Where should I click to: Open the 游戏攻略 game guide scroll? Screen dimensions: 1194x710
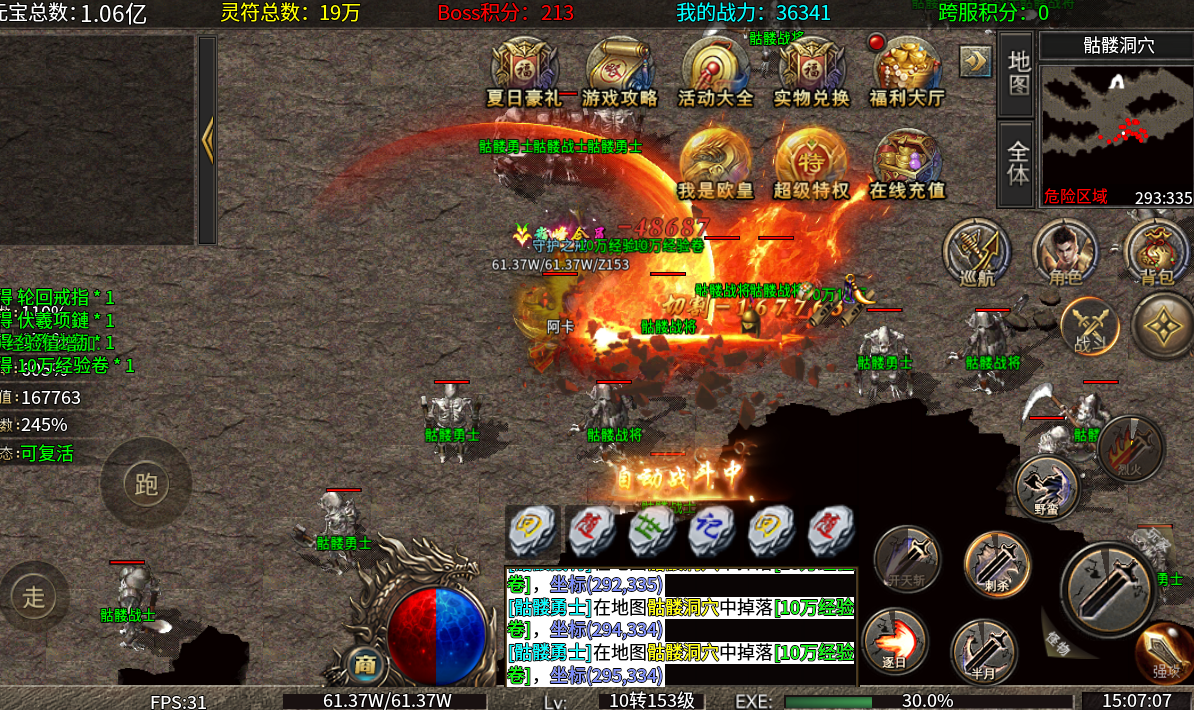coord(620,70)
